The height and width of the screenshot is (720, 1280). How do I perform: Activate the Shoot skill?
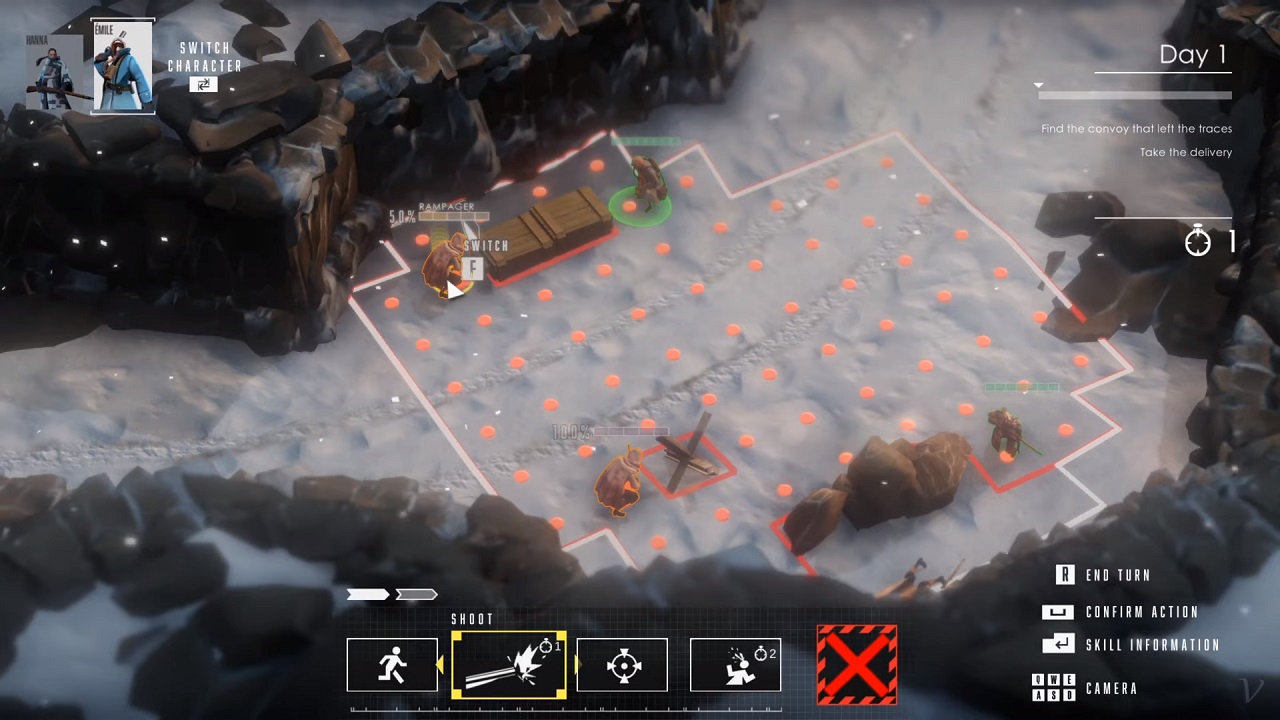click(509, 665)
